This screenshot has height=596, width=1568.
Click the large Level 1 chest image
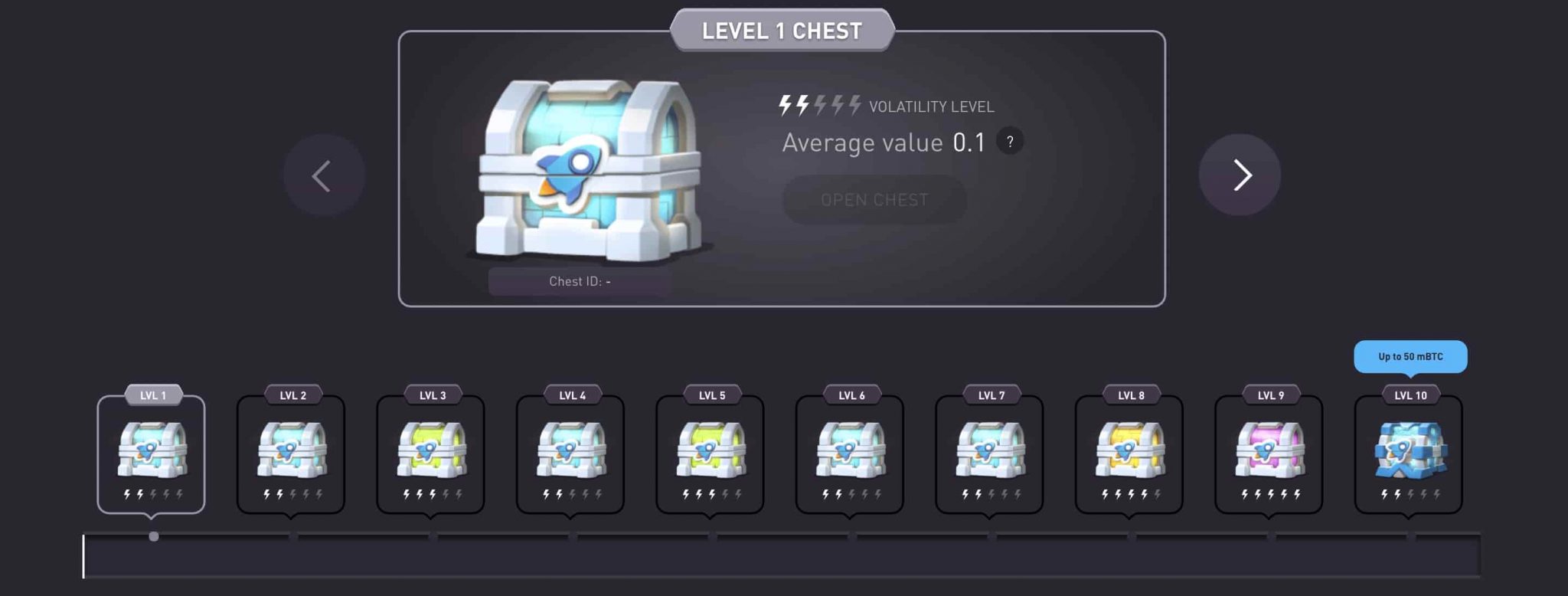point(588,172)
